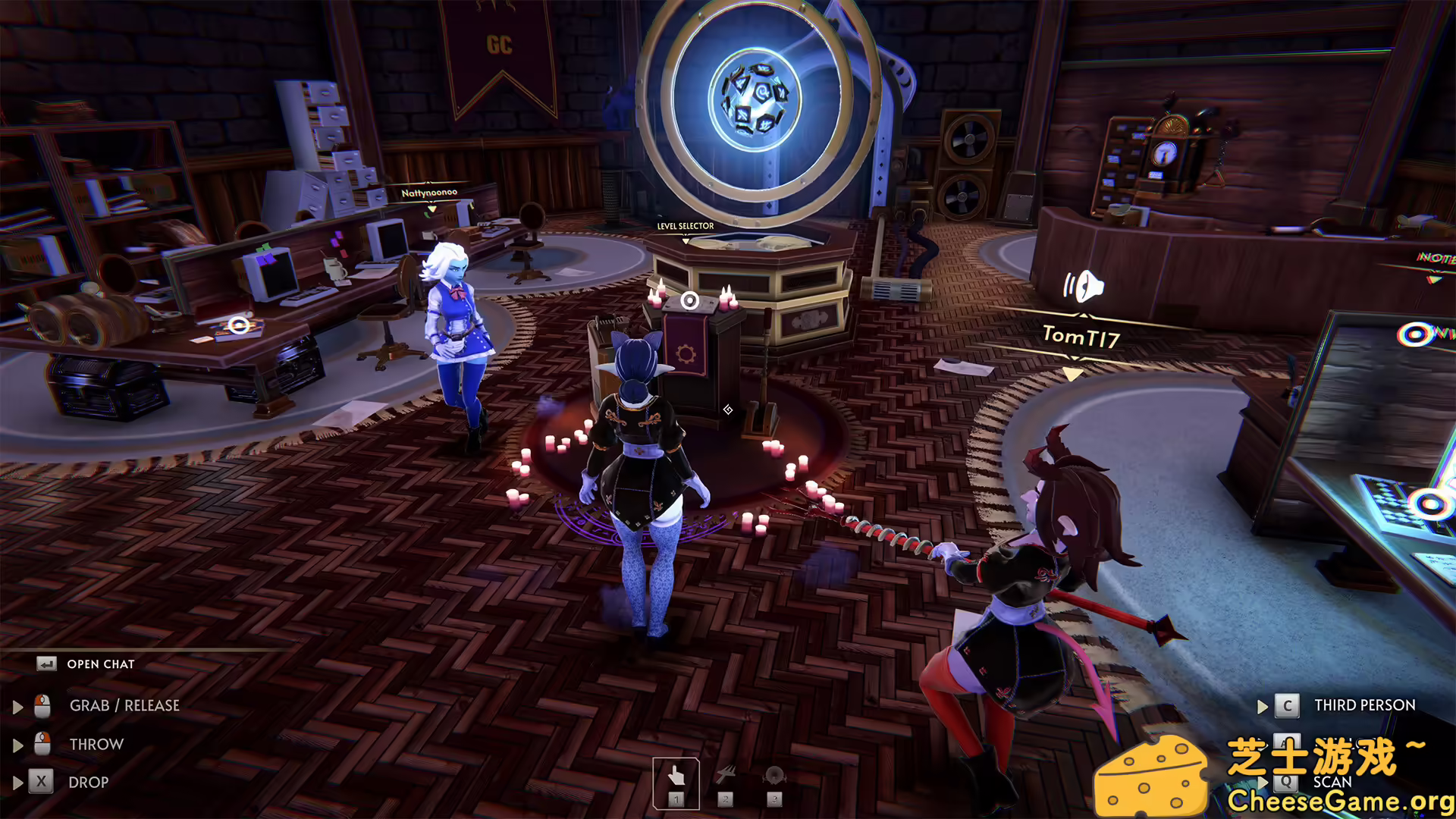Viewport: 1456px width, 819px height.
Task: Click the LEVEL SELECTOR label above the podium
Action: pos(685,225)
